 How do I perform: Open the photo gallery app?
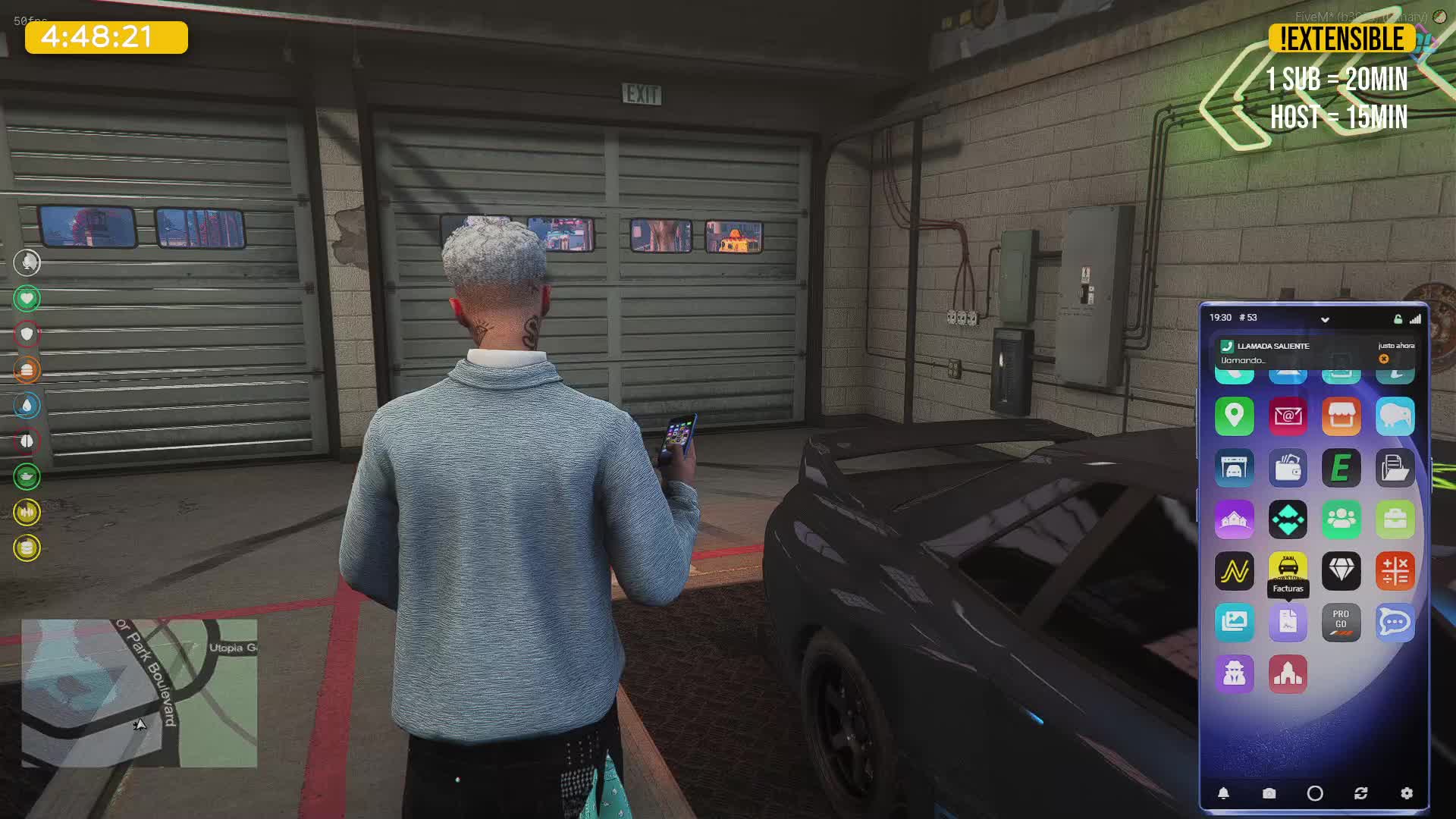point(1234,623)
